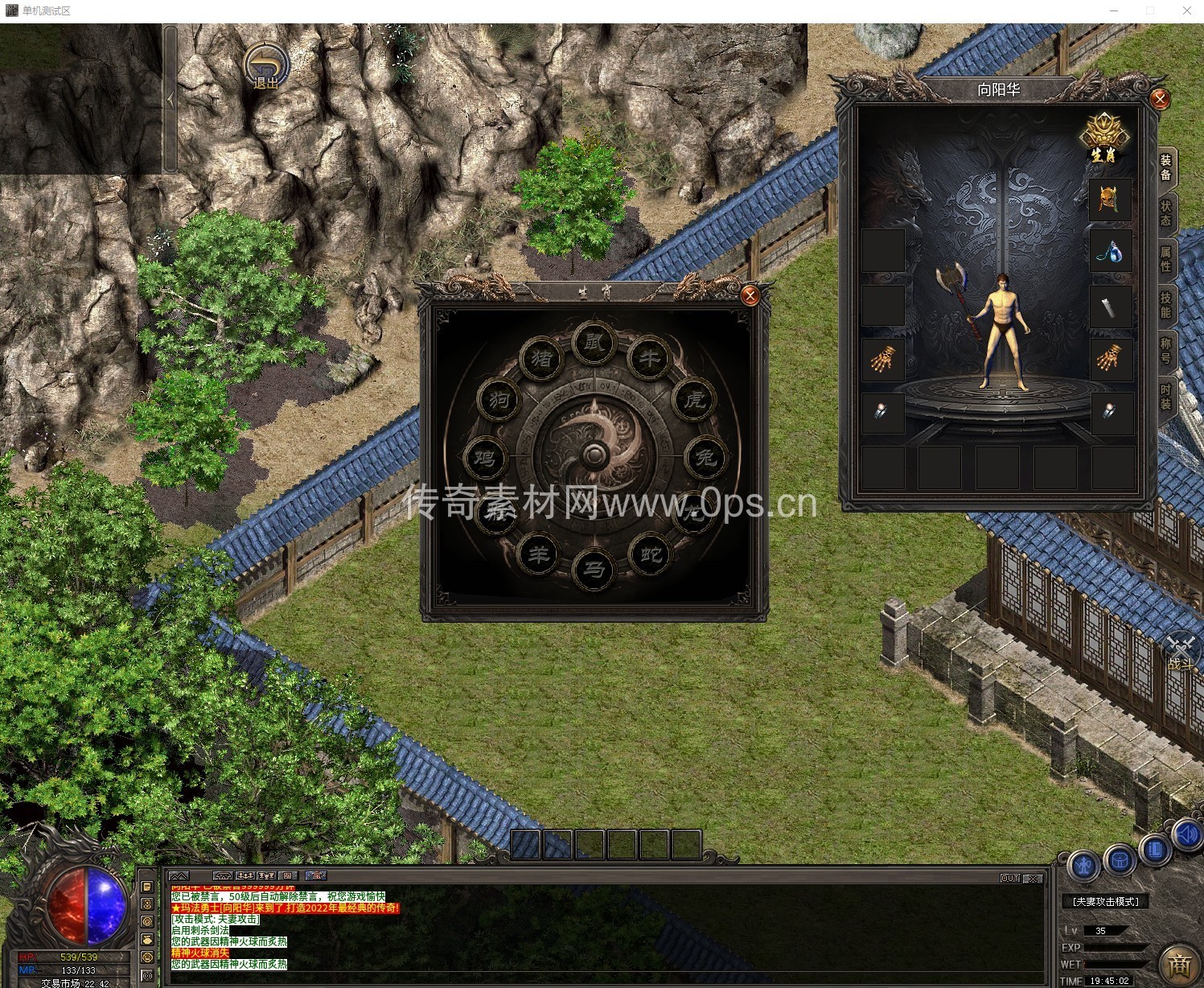1204x988 pixels.
Task: Open the 战斗 crossed swords battle button
Action: tap(1181, 650)
